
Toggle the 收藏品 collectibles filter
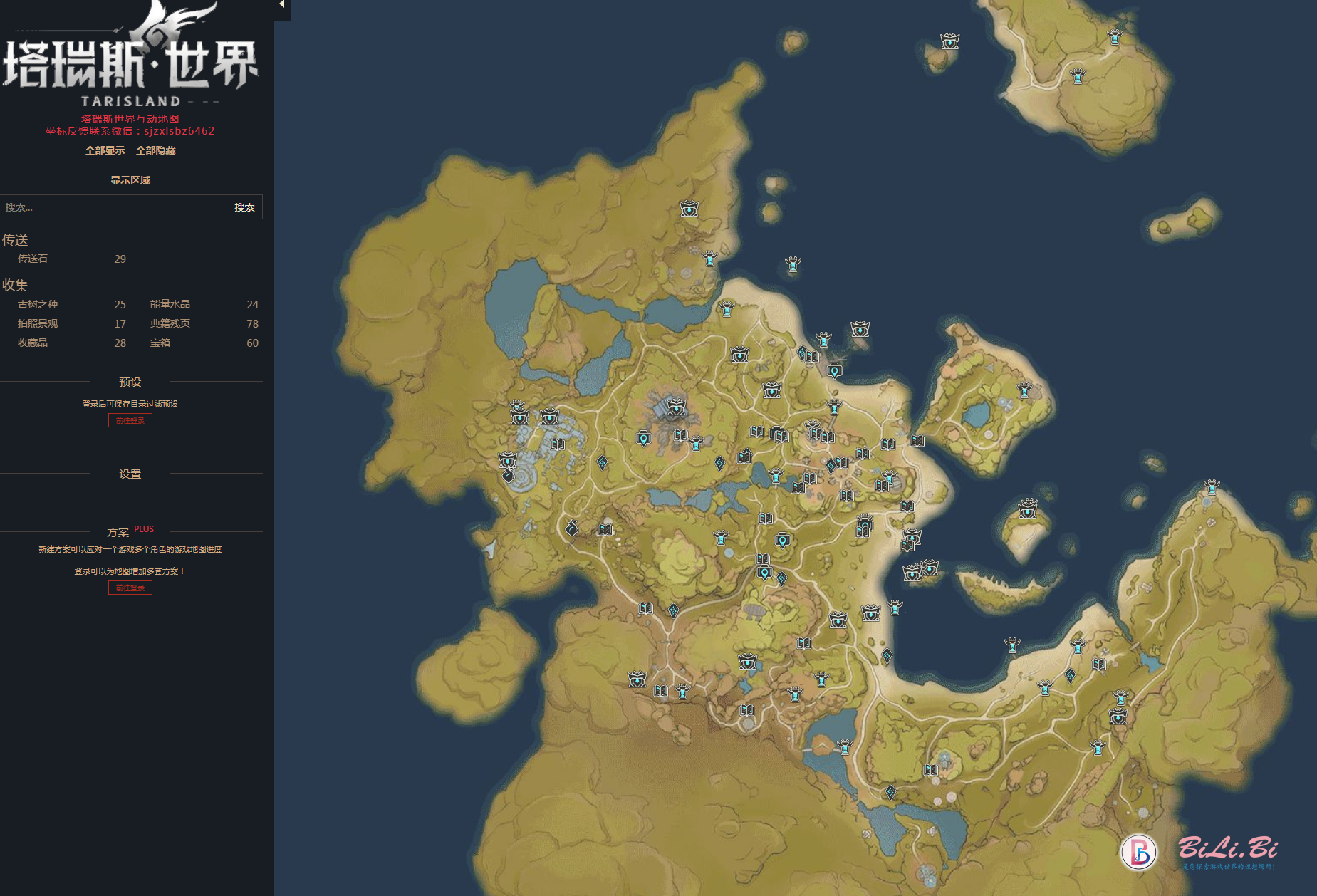coord(33,343)
